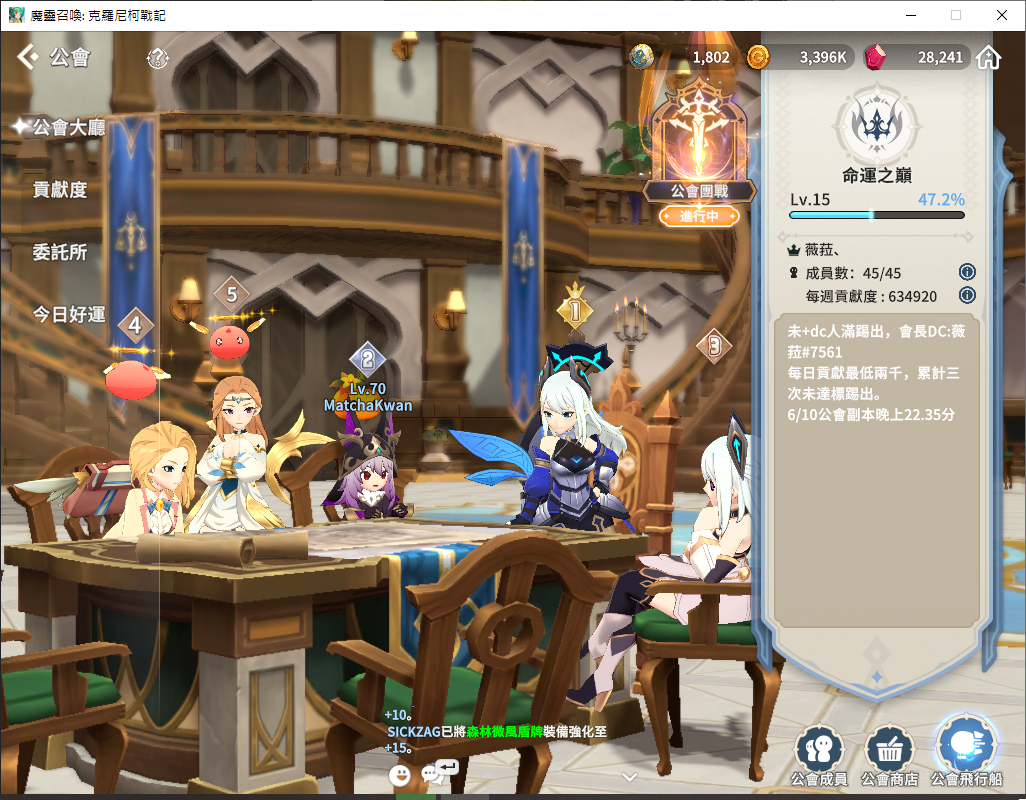Expand the bottom chevron arrow
The image size is (1026, 800).
[629, 776]
